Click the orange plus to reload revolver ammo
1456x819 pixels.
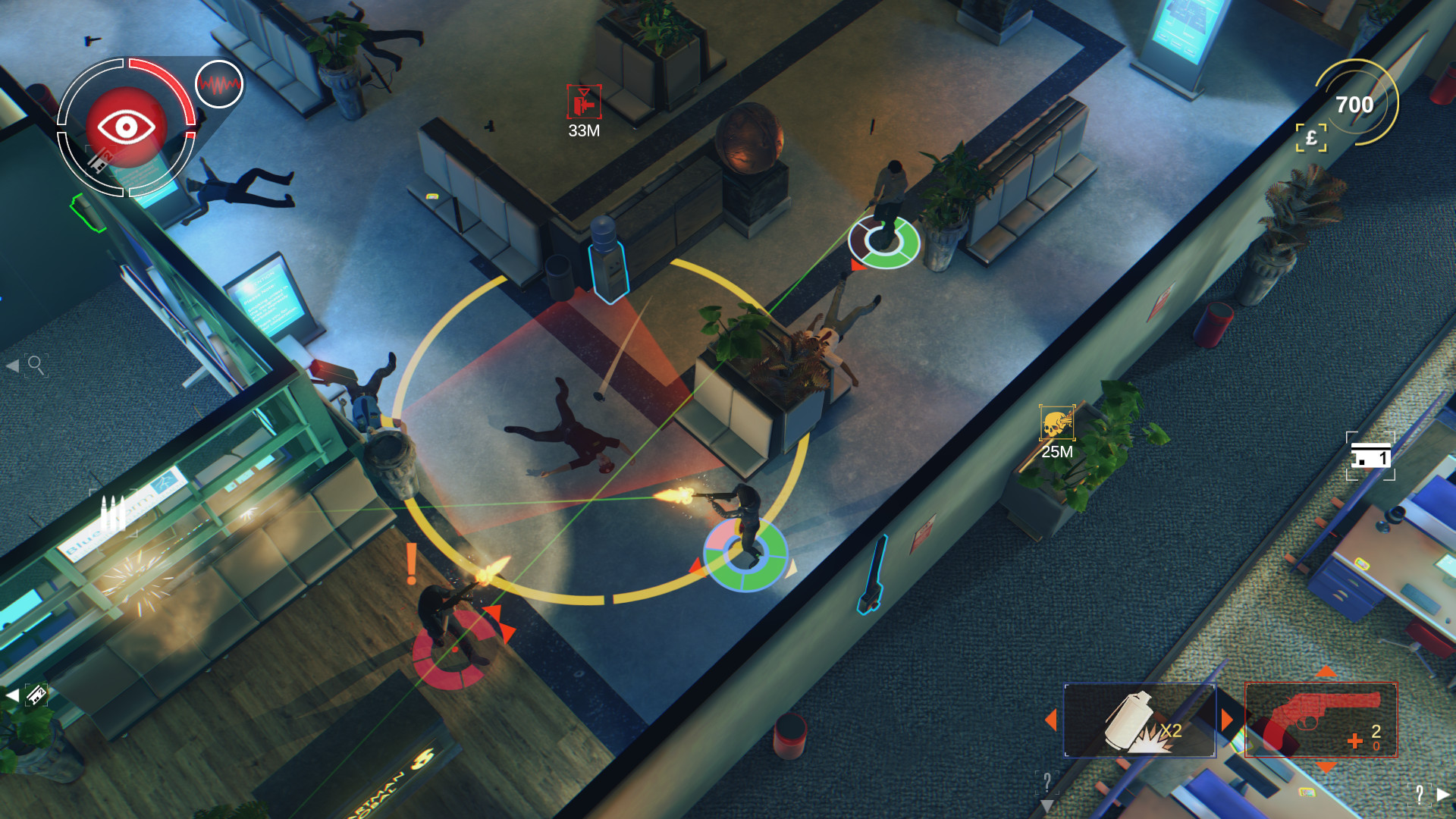[x=1354, y=741]
